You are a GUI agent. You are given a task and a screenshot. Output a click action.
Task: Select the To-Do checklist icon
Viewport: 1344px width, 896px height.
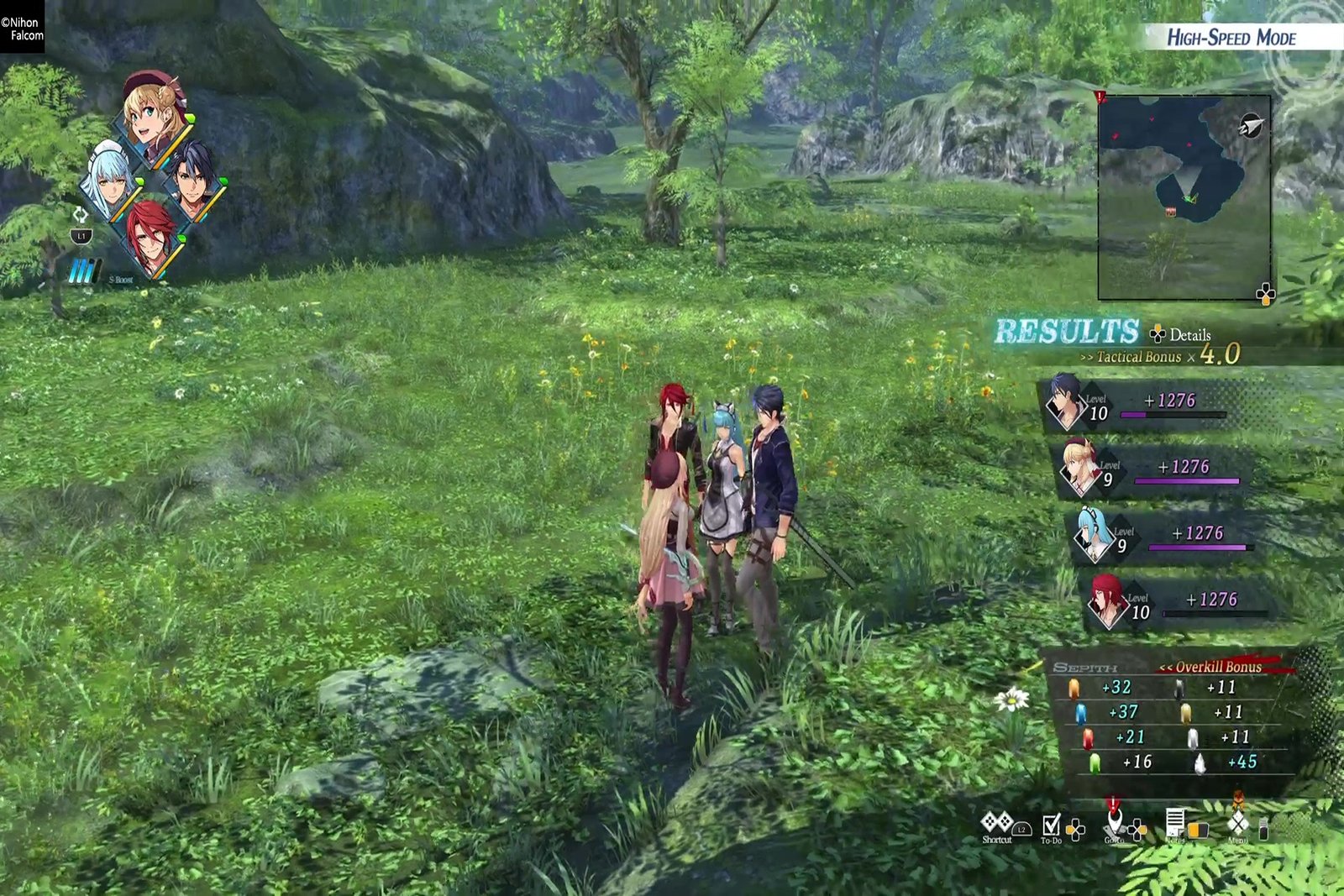[1052, 825]
